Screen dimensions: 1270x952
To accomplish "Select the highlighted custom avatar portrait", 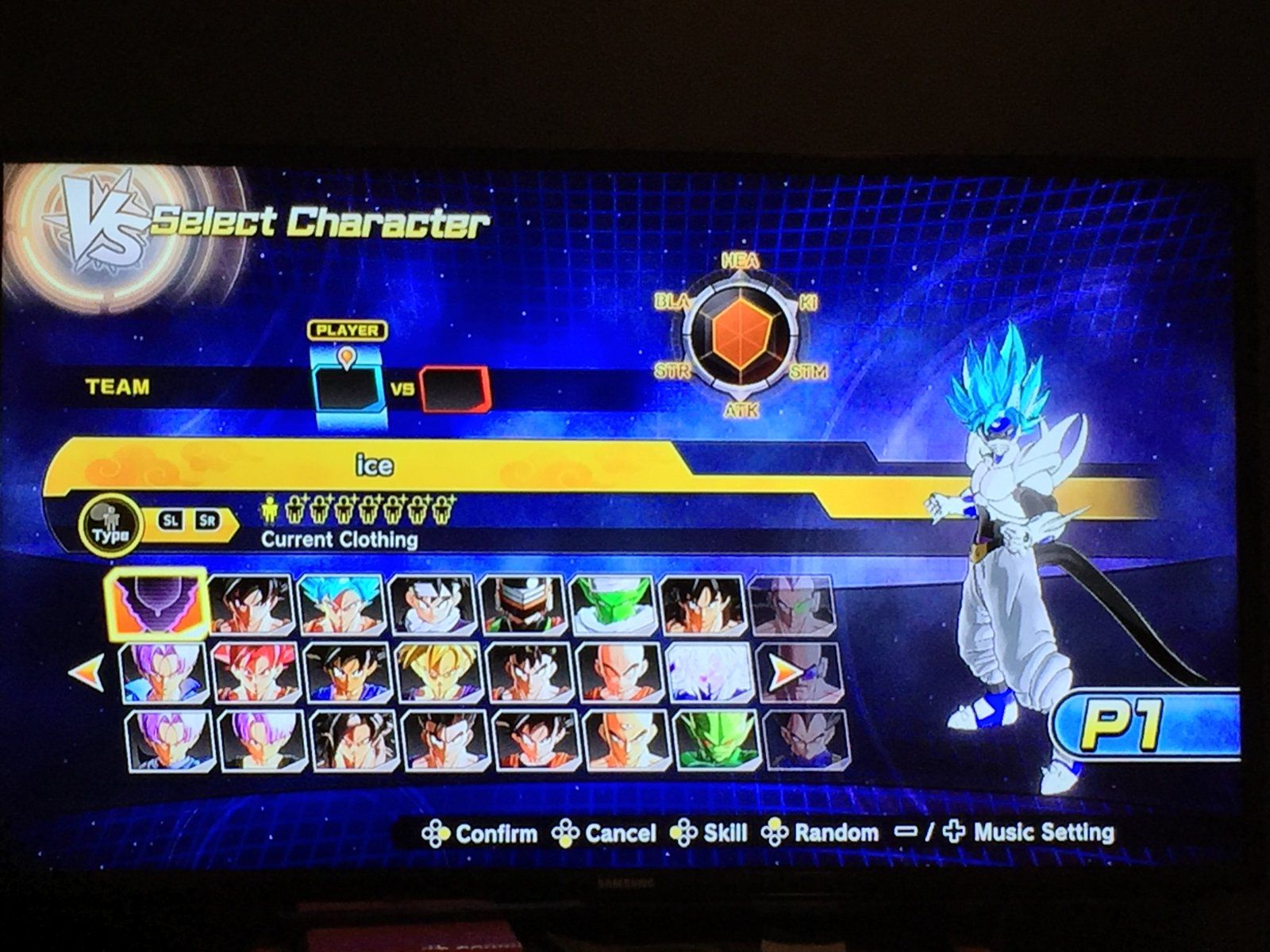I will 158,605.
